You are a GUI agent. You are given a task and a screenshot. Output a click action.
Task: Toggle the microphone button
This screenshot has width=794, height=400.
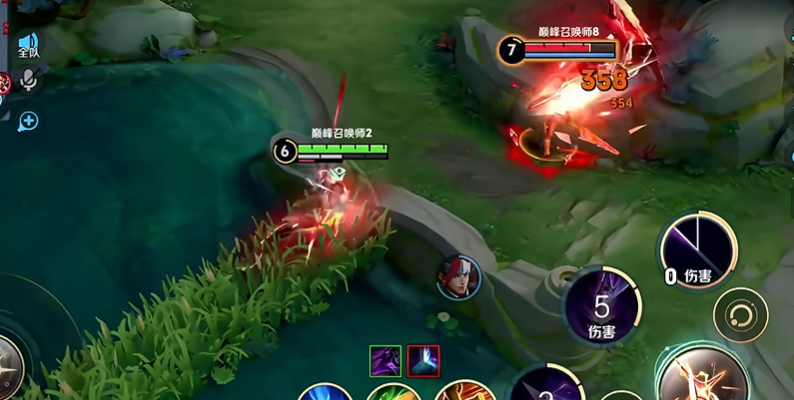click(x=29, y=81)
